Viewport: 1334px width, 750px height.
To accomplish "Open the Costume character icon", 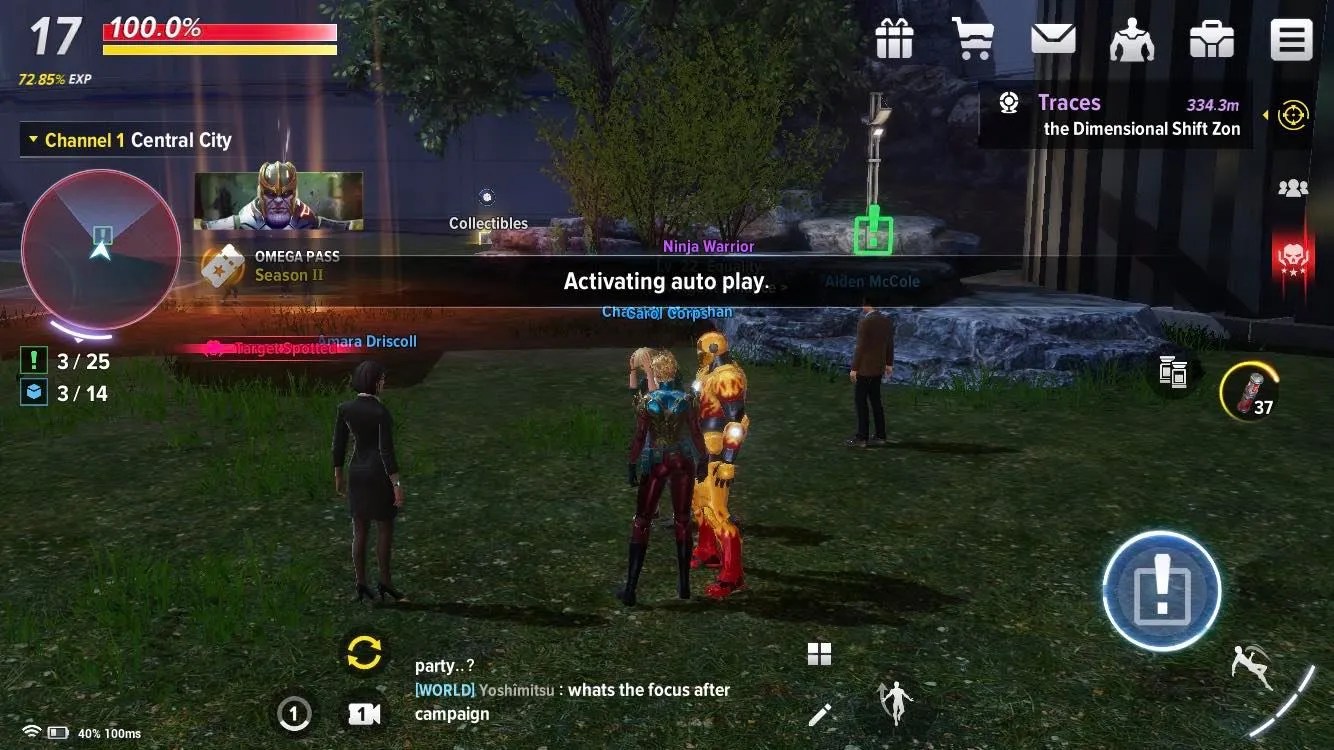I will [x=1132, y=38].
